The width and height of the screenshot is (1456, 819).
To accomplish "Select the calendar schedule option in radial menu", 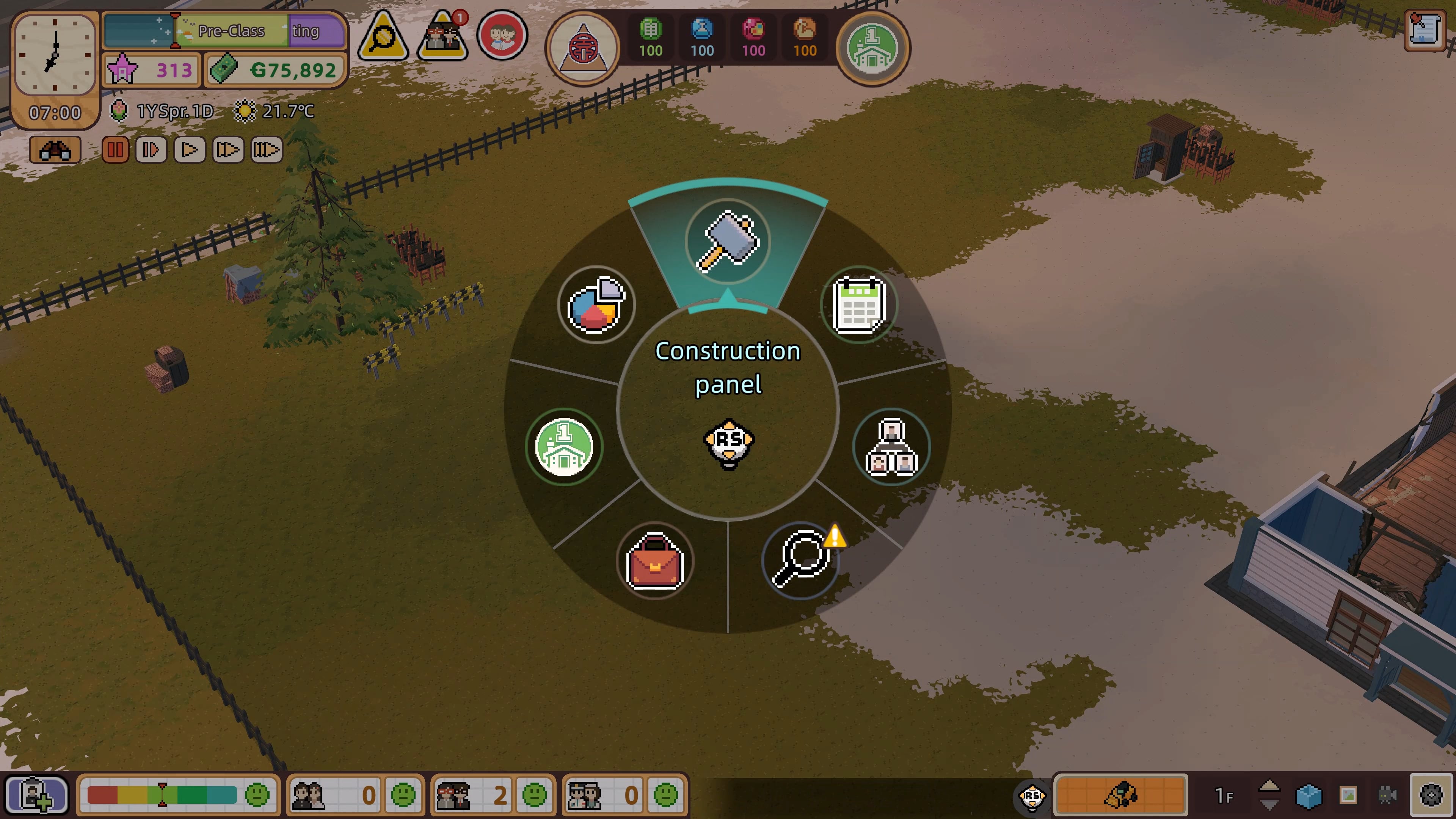I will click(x=858, y=304).
